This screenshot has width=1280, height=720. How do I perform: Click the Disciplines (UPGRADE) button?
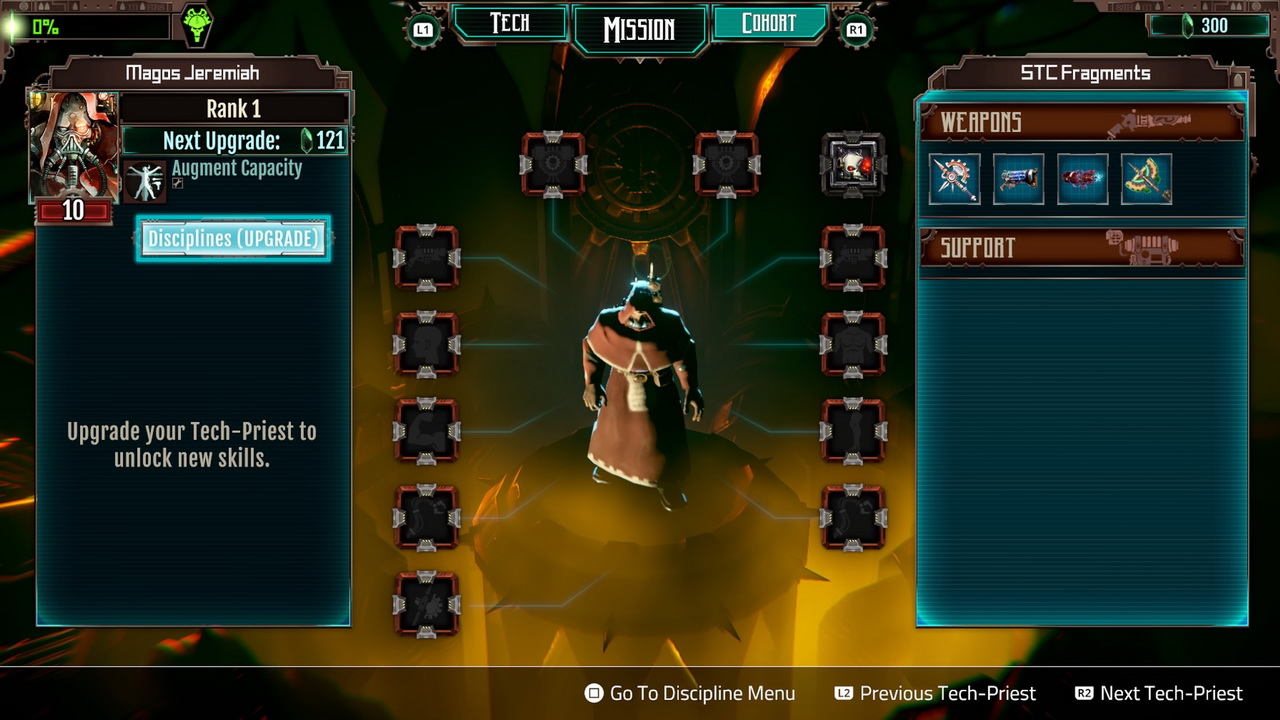(x=233, y=239)
